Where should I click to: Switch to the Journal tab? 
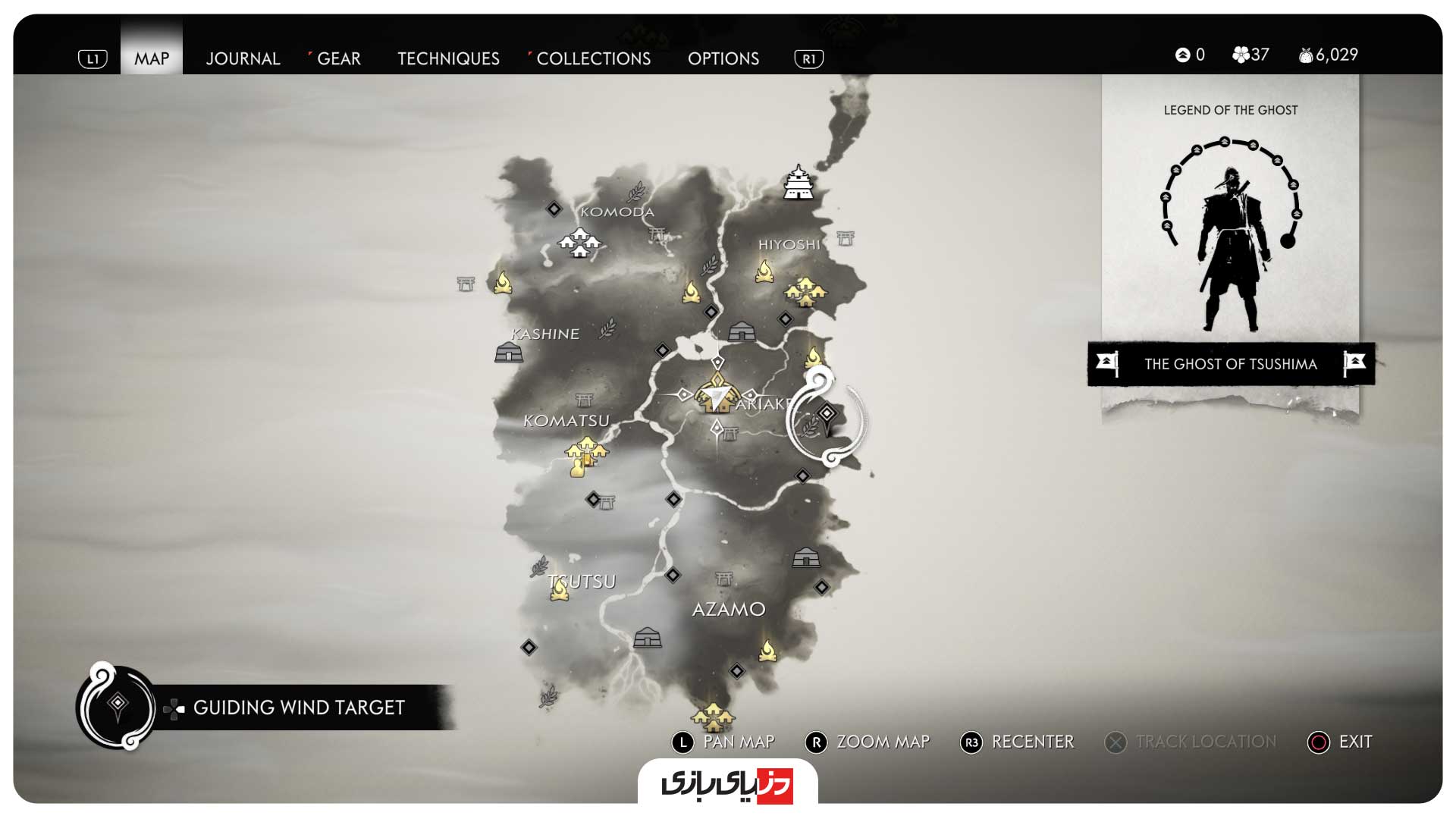point(243,58)
